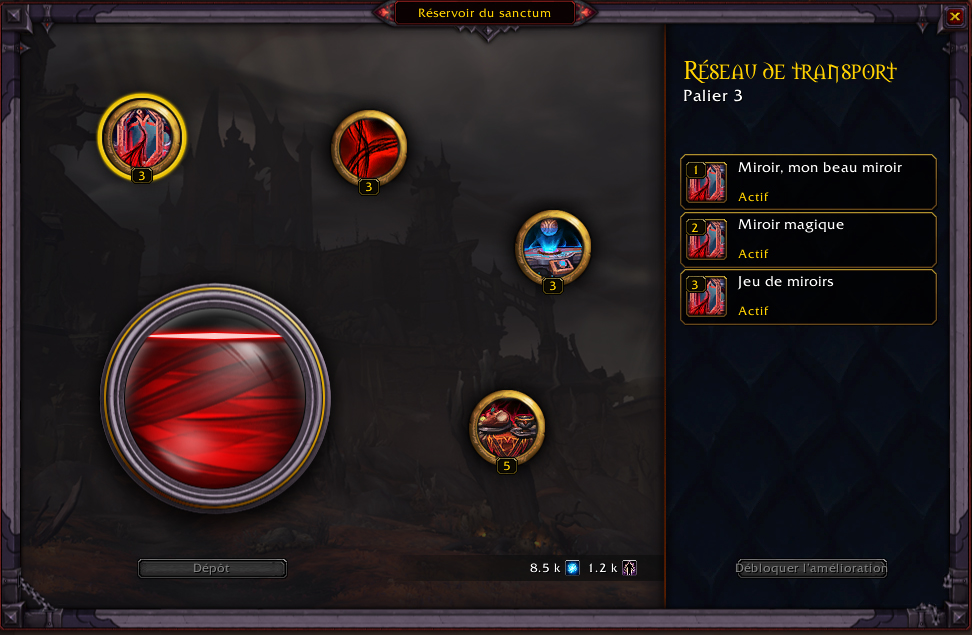This screenshot has width=972, height=635.
Task: Choose the blue command table icon
Action: point(553,246)
